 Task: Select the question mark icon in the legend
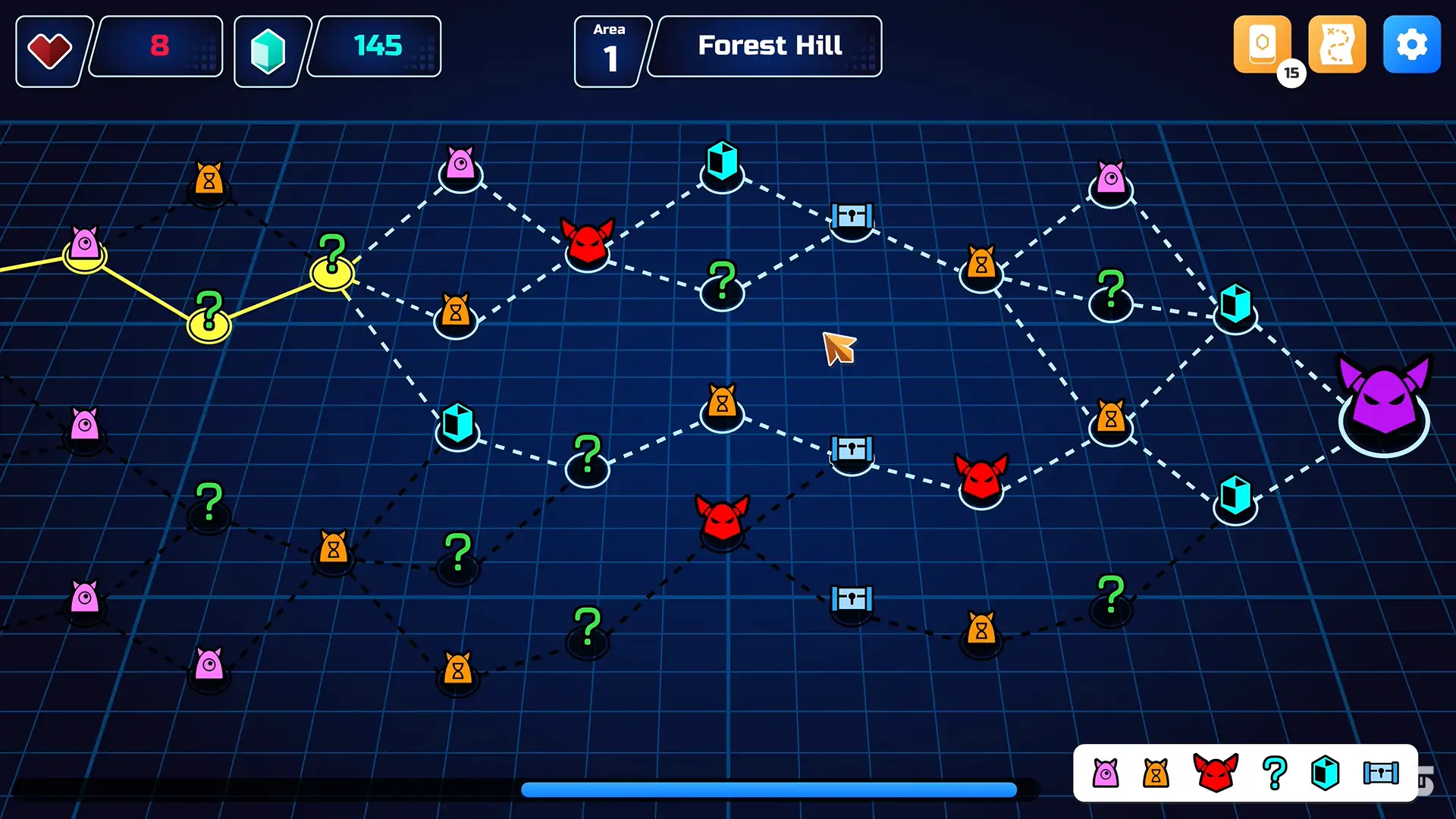1275,773
